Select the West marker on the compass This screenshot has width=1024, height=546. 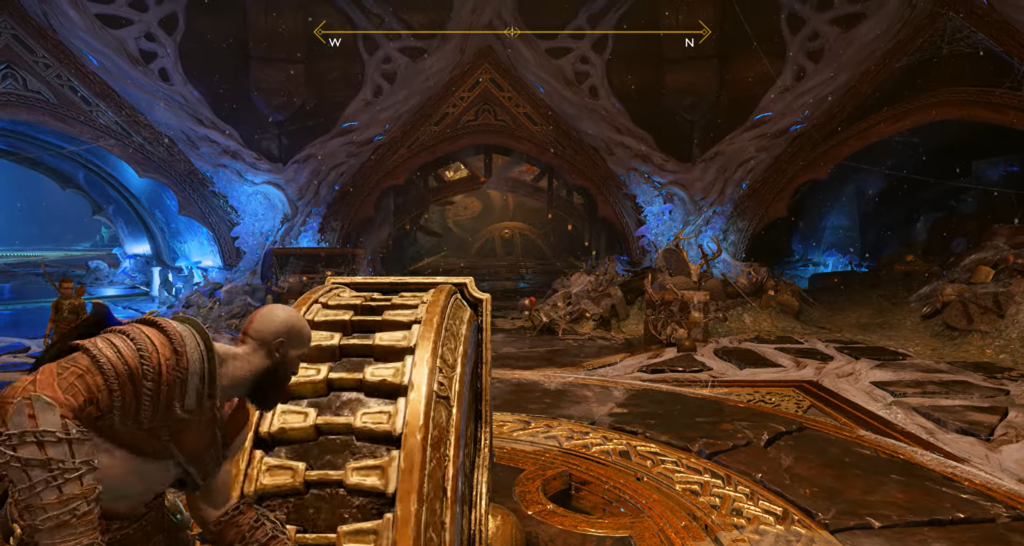(335, 43)
